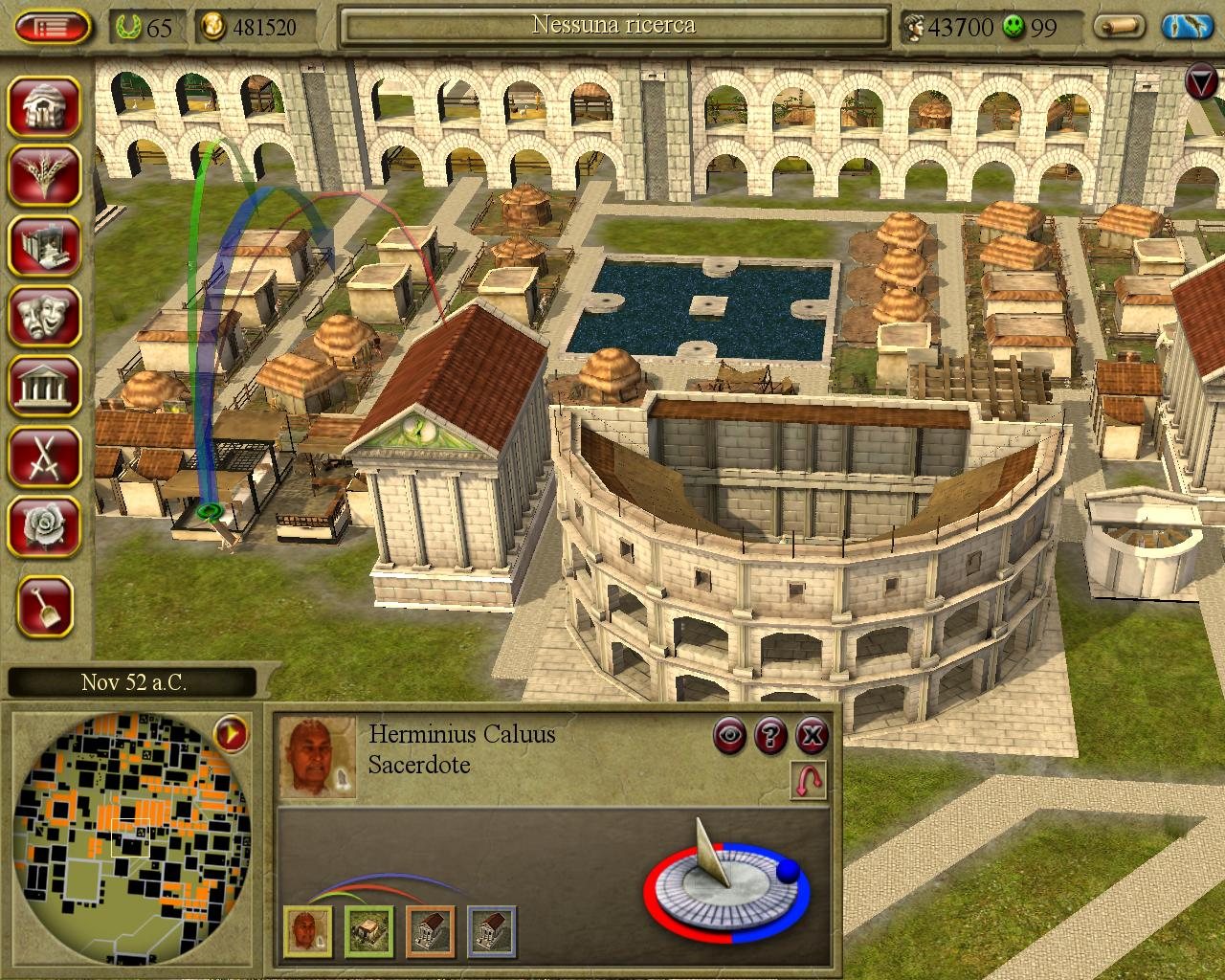Close the Herminius Caluus info panel

(x=812, y=735)
